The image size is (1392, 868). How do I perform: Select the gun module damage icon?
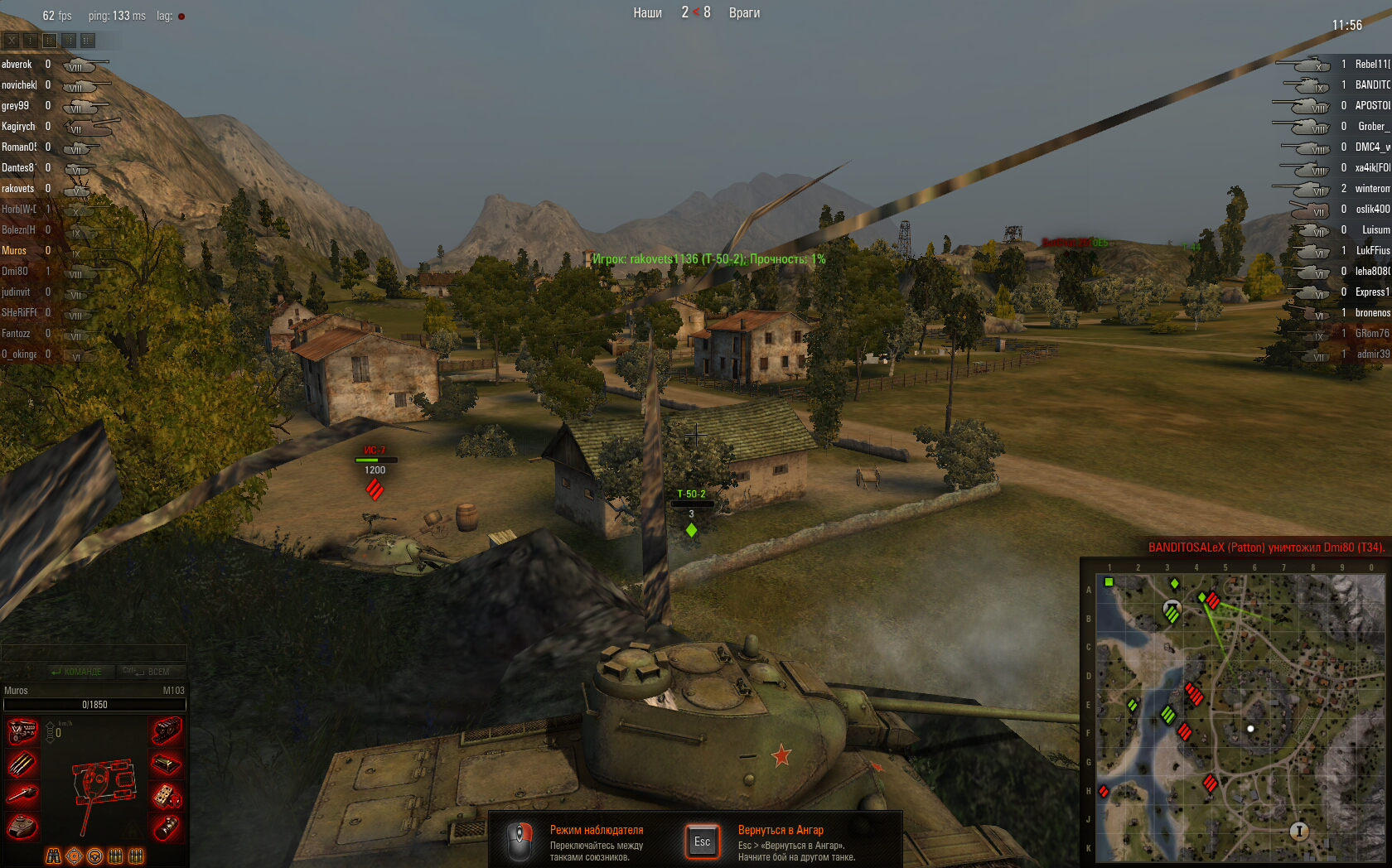pos(22,795)
